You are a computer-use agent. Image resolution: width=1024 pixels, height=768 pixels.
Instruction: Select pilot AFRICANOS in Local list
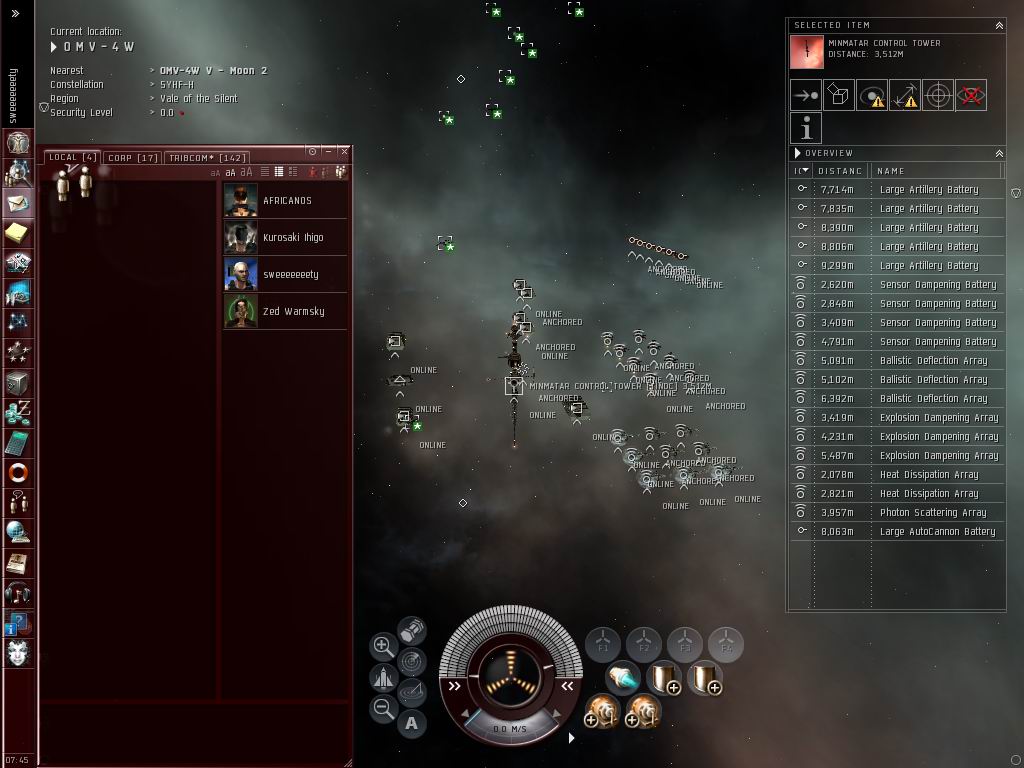pos(285,200)
